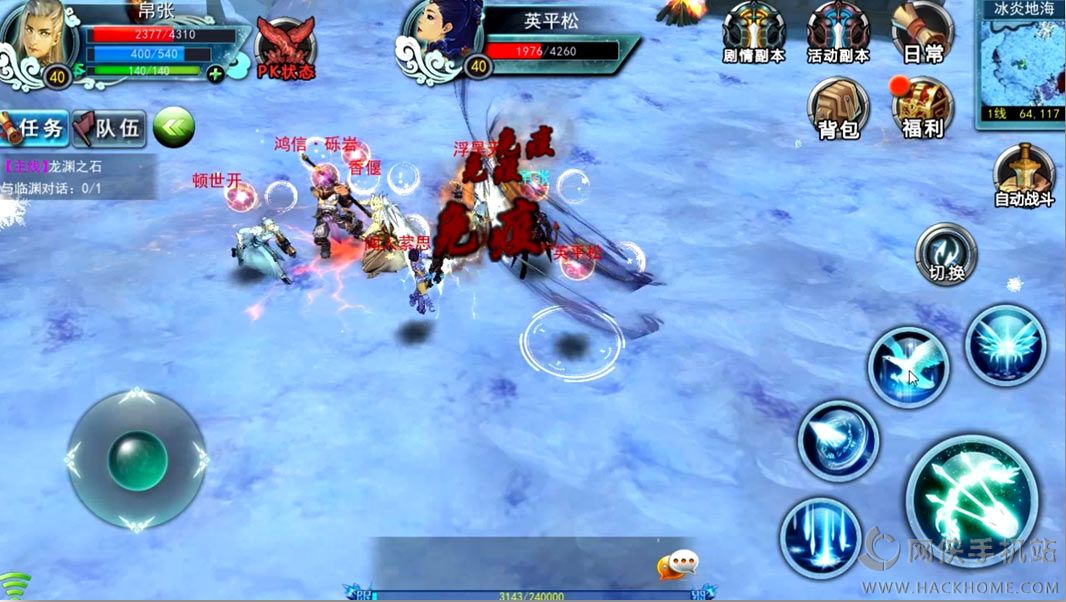
Task: Open the 任务 quest tab
Action: [x=36, y=128]
